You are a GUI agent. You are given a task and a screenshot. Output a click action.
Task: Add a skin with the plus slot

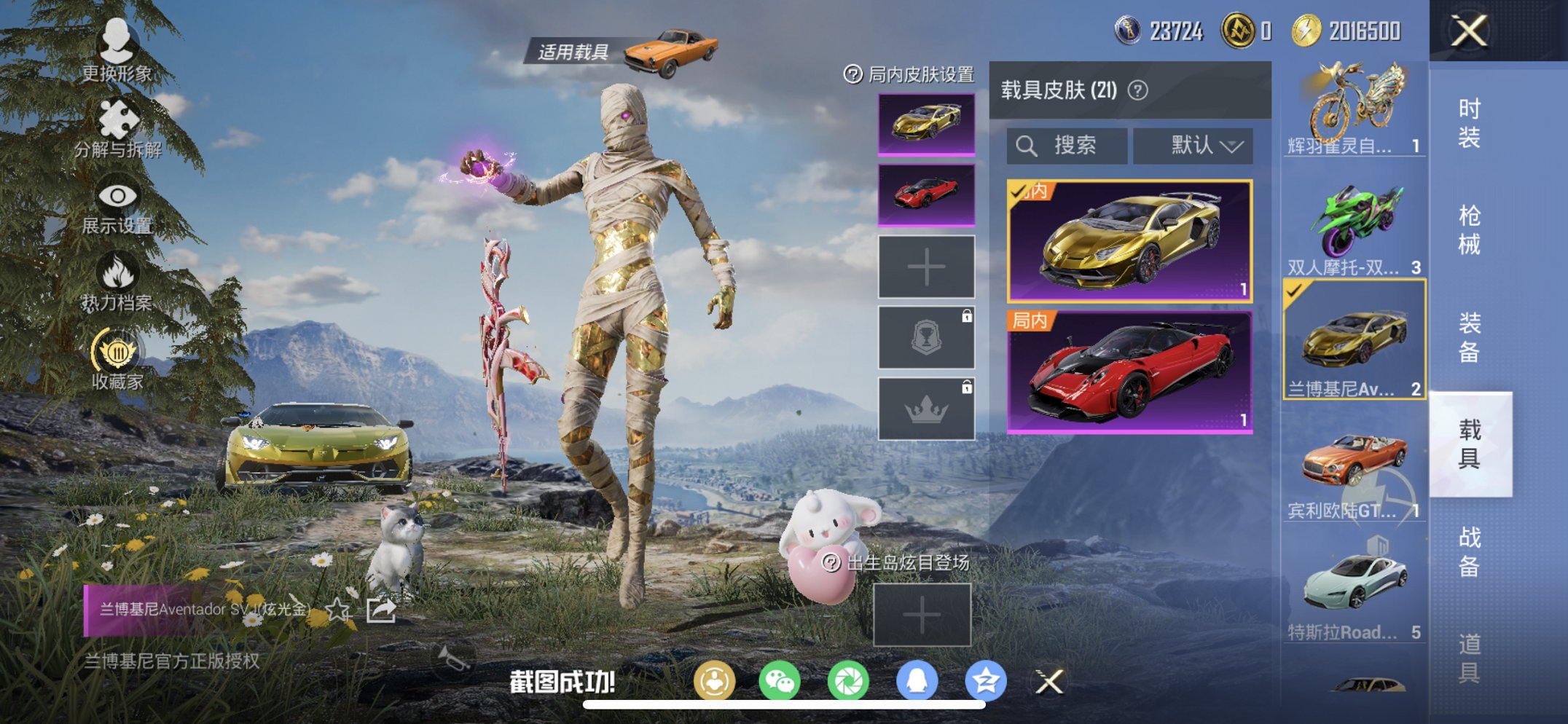coord(926,267)
